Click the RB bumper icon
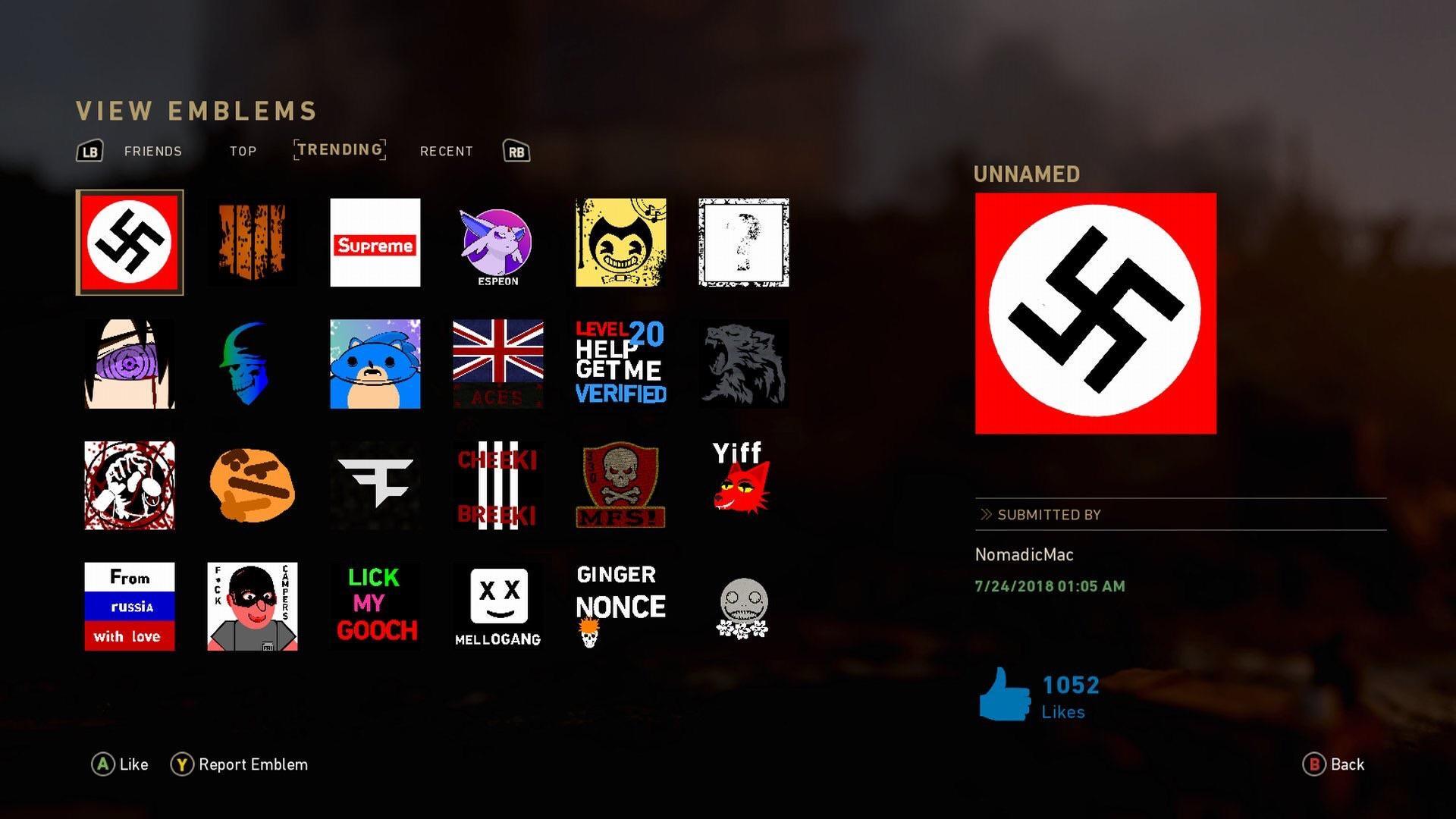The image size is (1456, 819). tap(515, 151)
